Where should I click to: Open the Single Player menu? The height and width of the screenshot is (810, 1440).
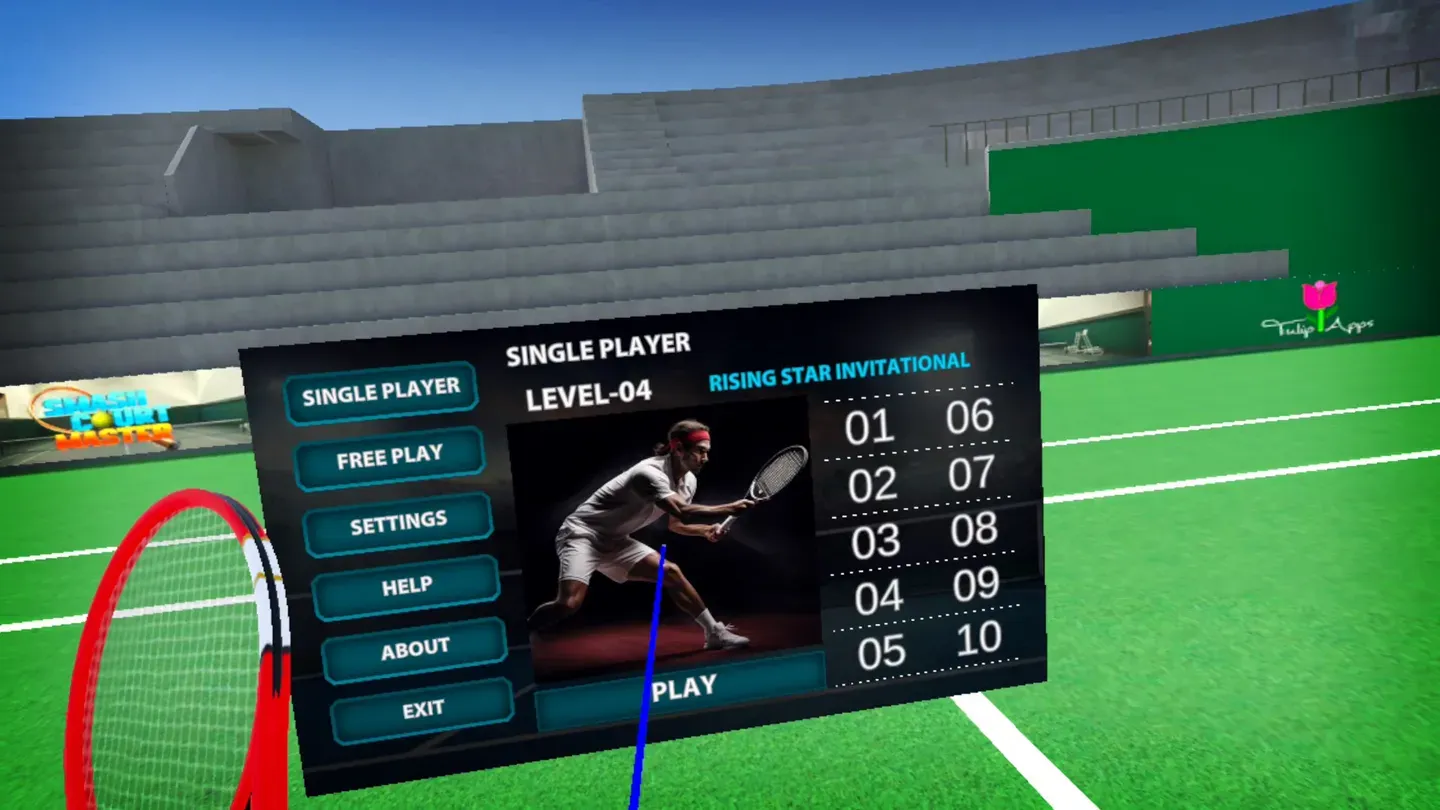[381, 393]
